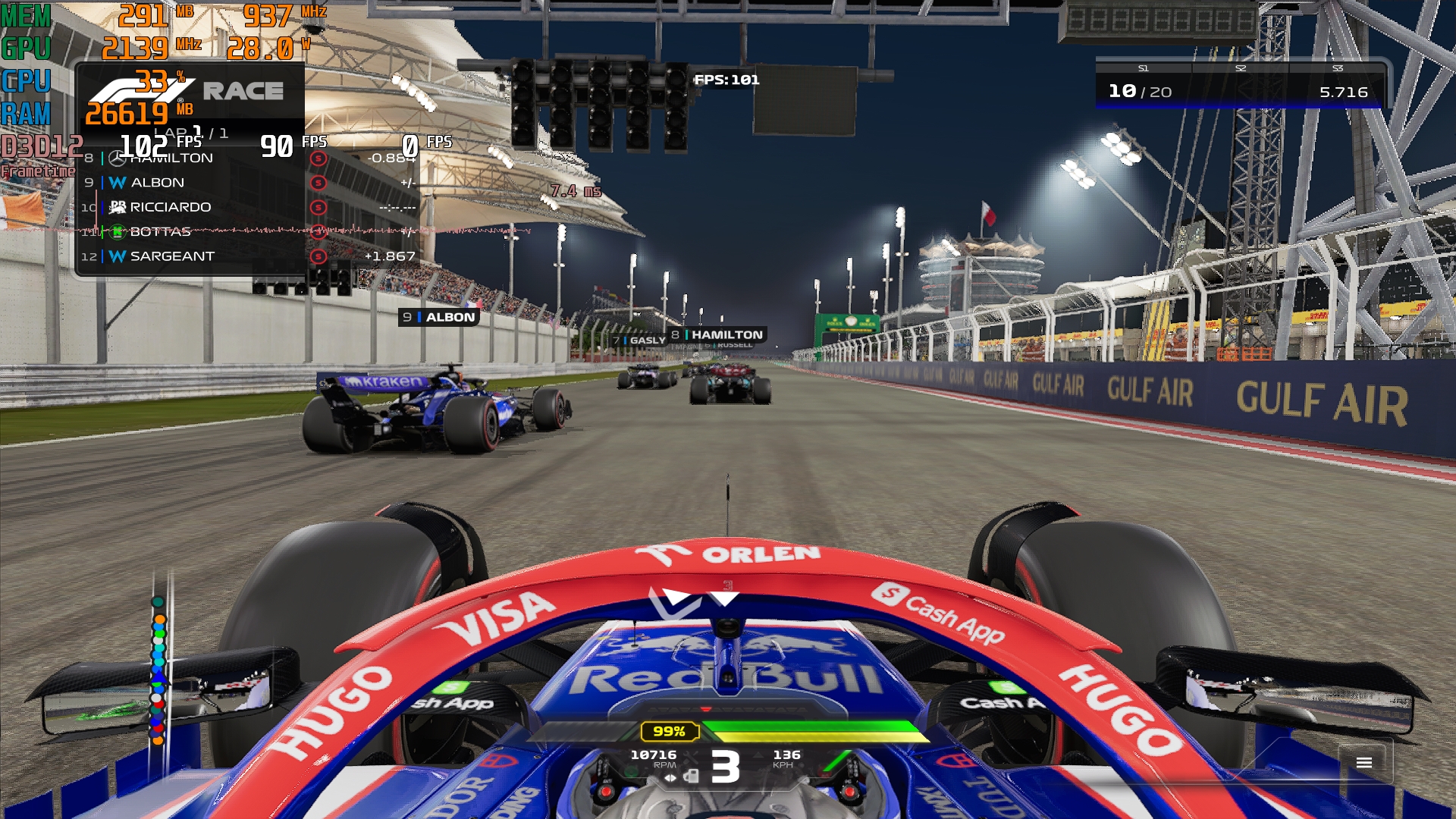Click the wrench icon beside the gear number

pyautogui.click(x=691, y=757)
